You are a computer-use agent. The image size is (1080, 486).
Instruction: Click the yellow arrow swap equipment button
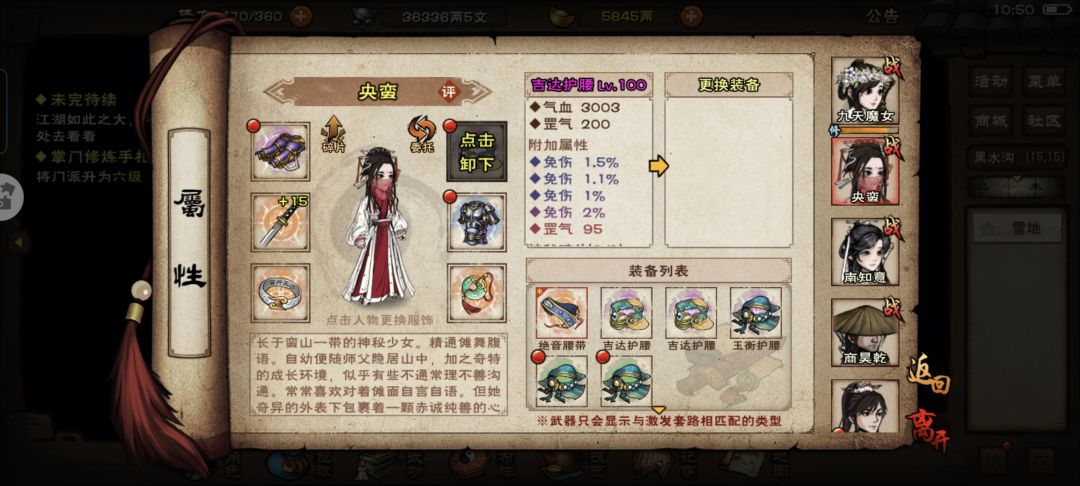click(657, 166)
